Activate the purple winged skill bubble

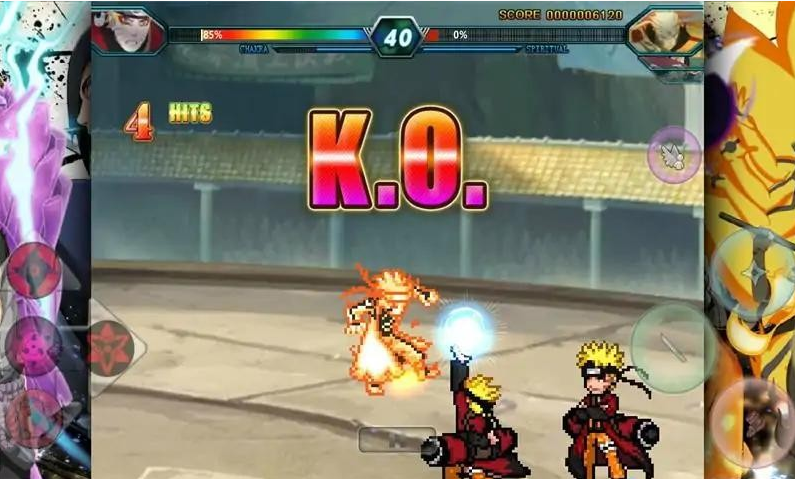(x=674, y=155)
